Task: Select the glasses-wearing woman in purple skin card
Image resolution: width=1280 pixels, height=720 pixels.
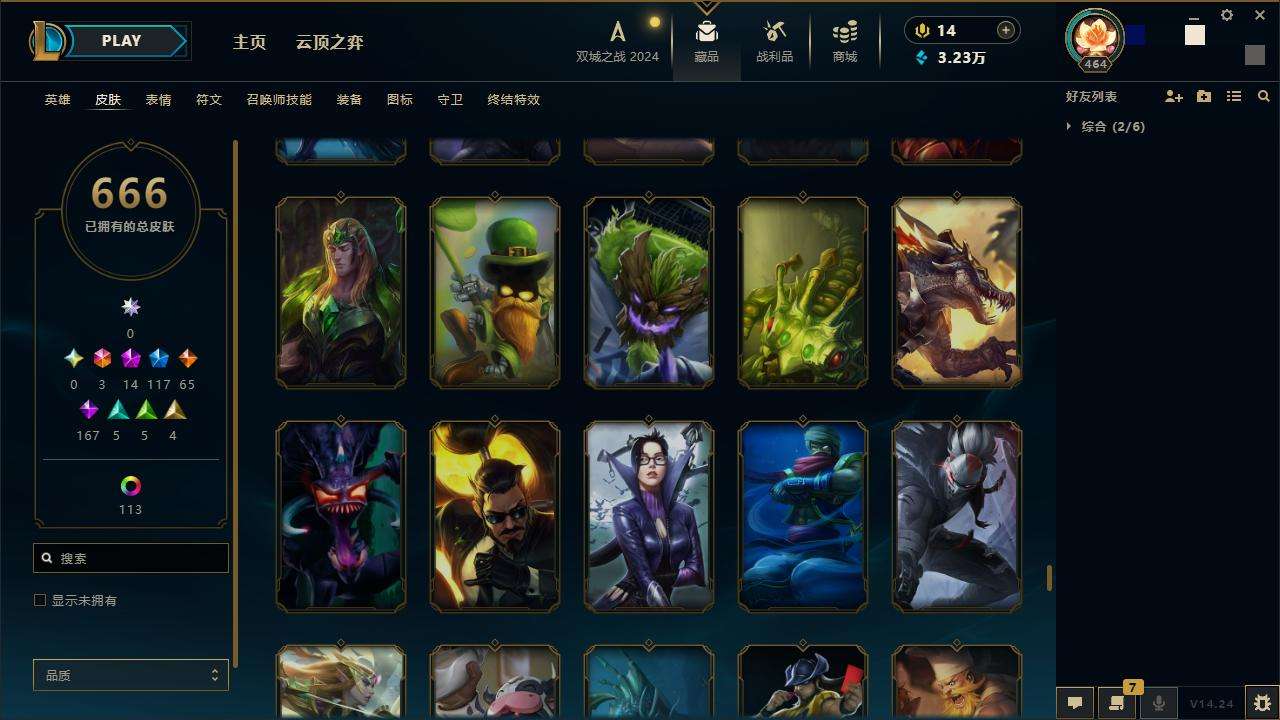Action: click(x=649, y=515)
